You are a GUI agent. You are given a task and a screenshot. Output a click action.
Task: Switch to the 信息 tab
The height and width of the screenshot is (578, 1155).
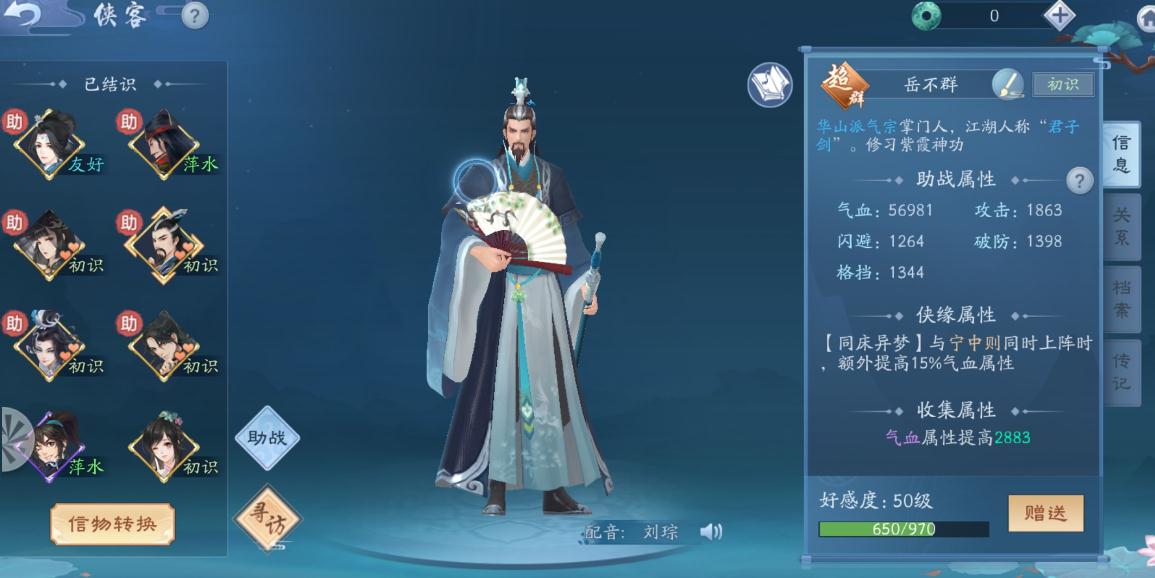pos(1121,155)
